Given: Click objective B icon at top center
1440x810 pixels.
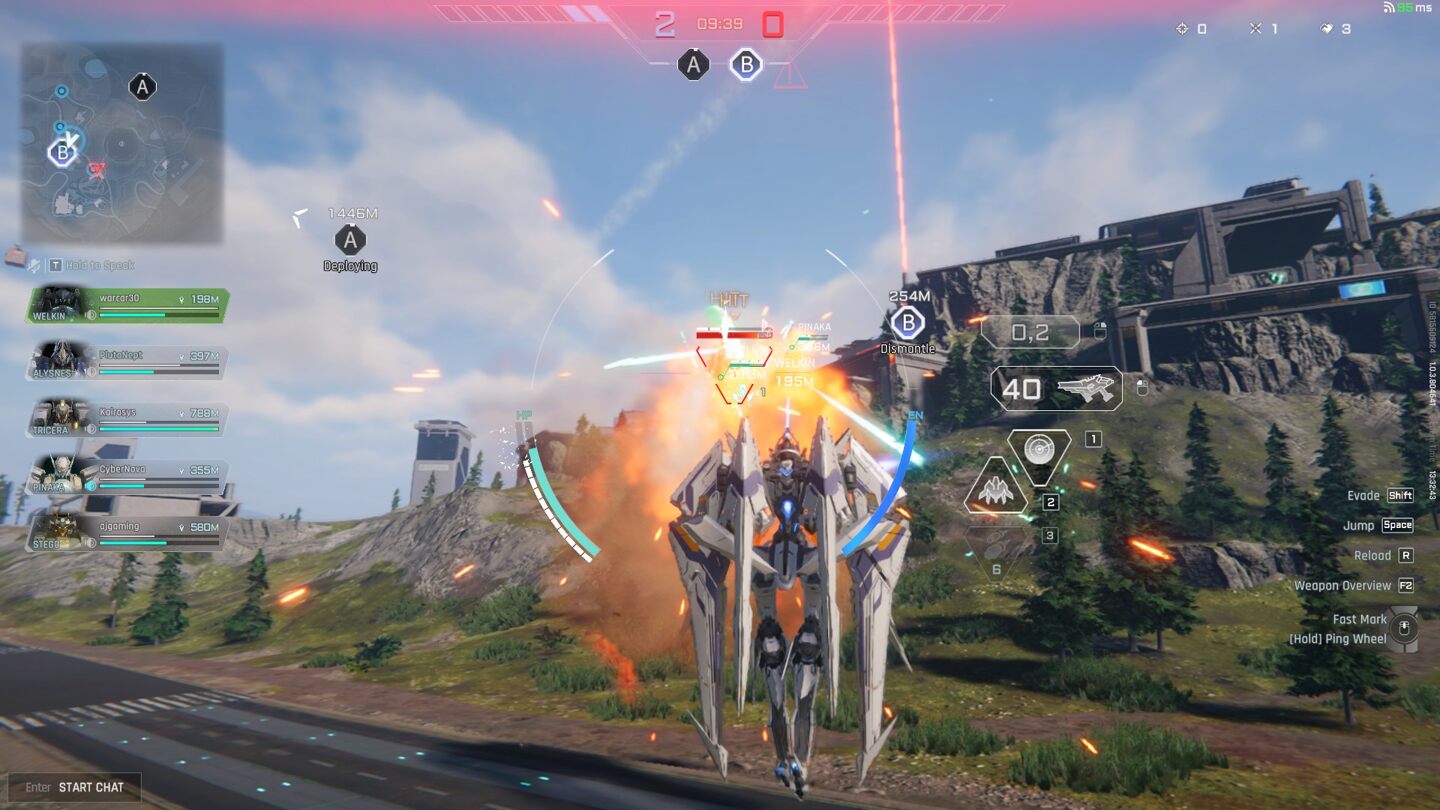Looking at the screenshot, I should (746, 65).
